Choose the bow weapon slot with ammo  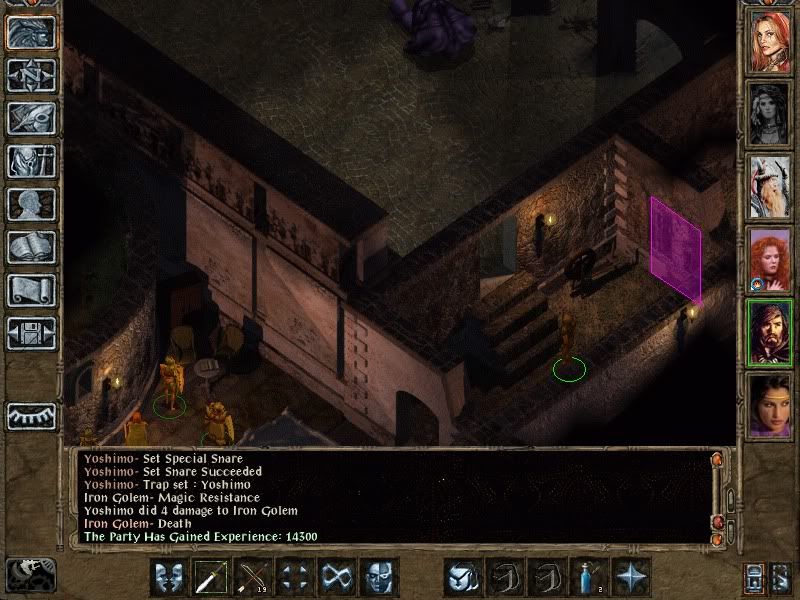[x=254, y=577]
